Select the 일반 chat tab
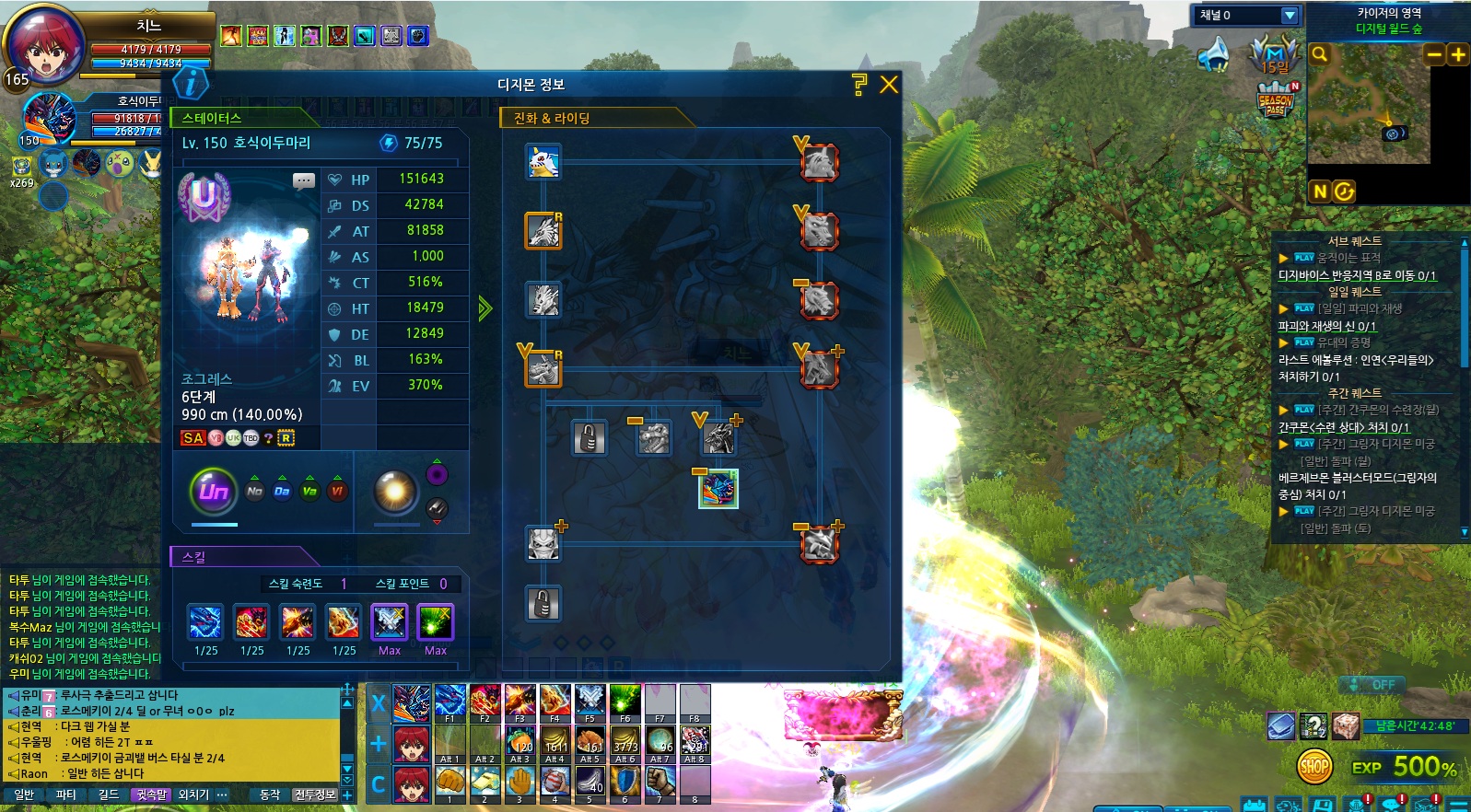 24,795
